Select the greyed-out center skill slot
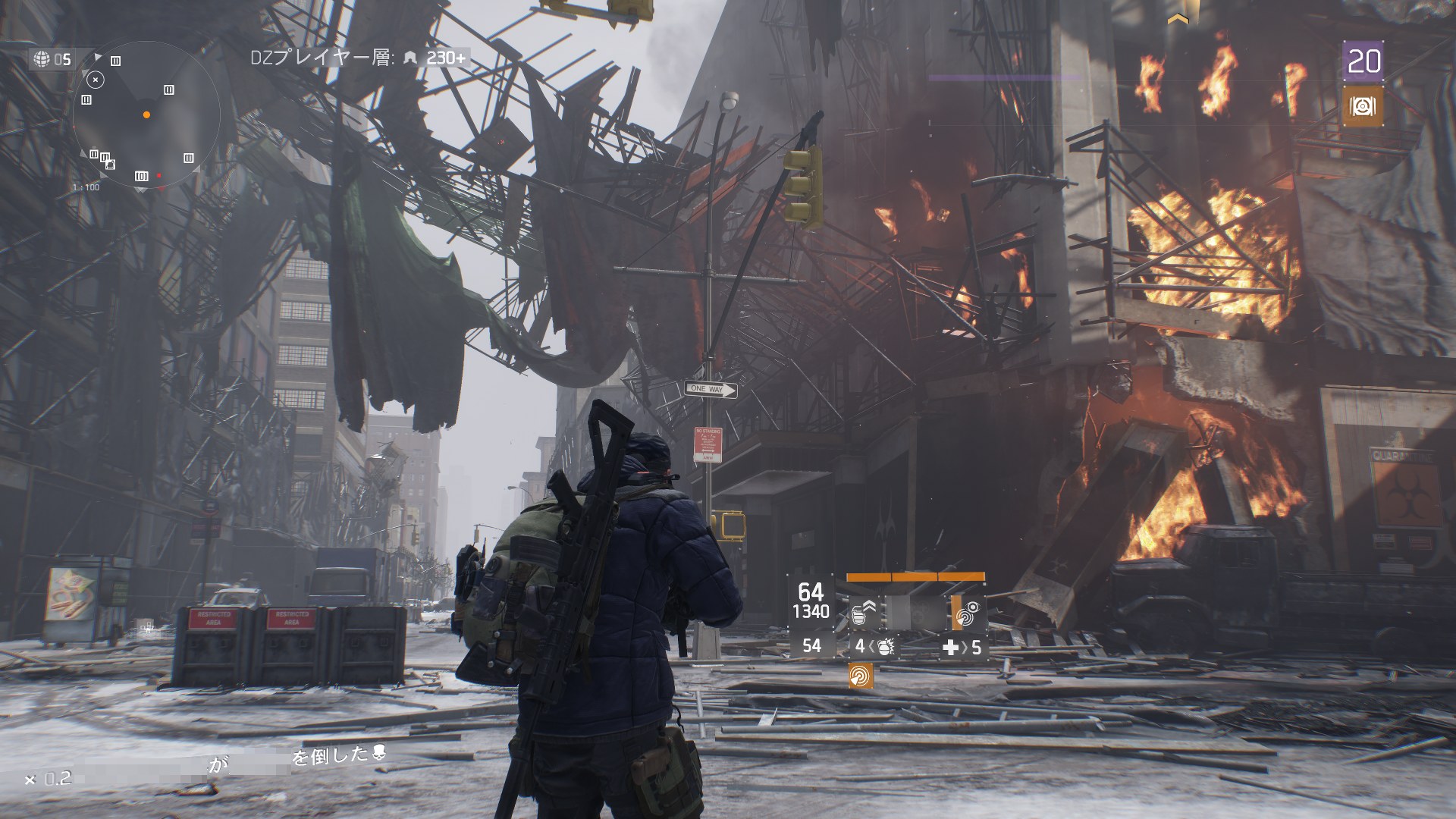 pos(914,613)
